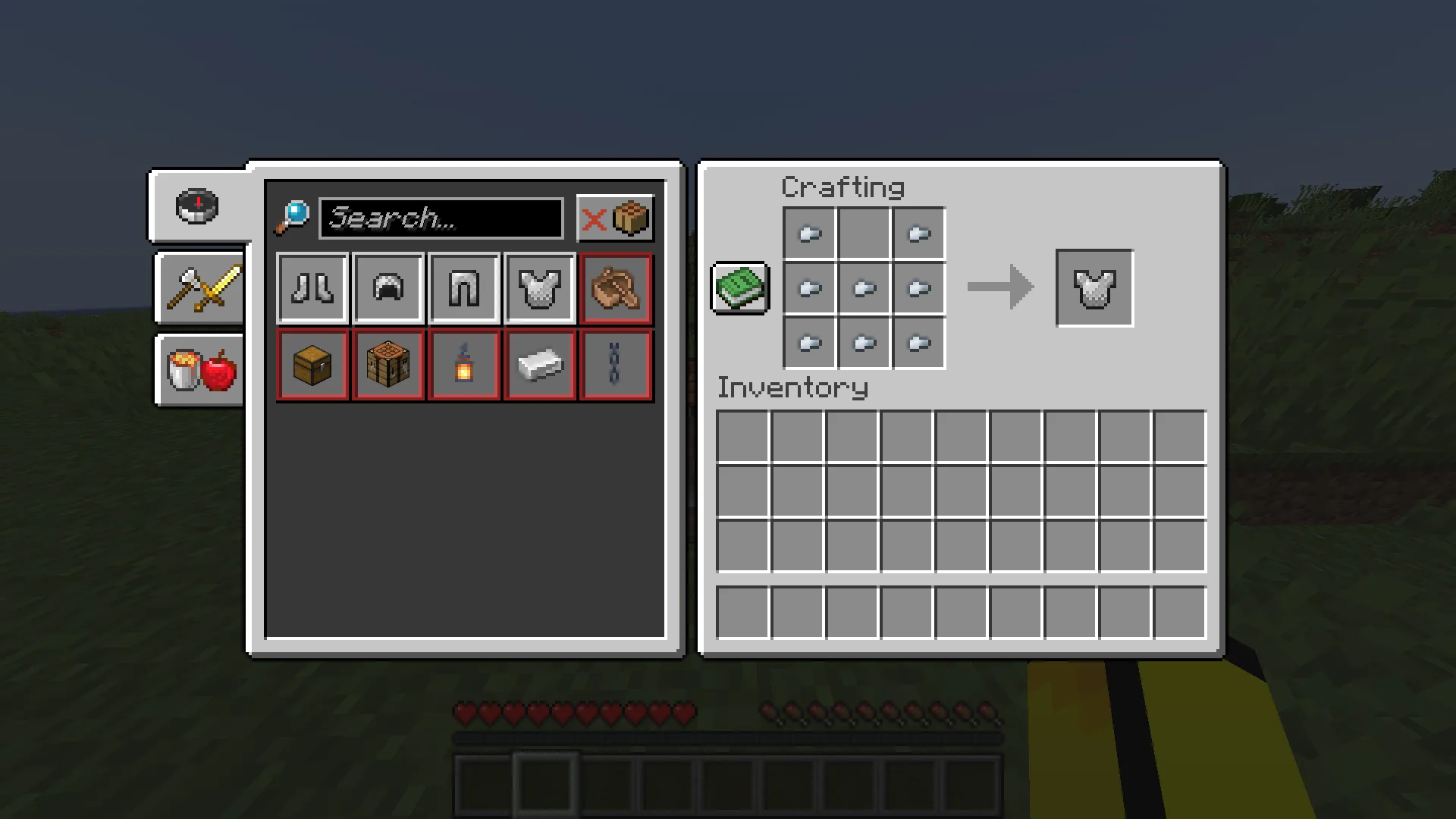Take the iron chestplate from the output slot
Image resolution: width=1456 pixels, height=819 pixels.
pyautogui.click(x=1094, y=288)
